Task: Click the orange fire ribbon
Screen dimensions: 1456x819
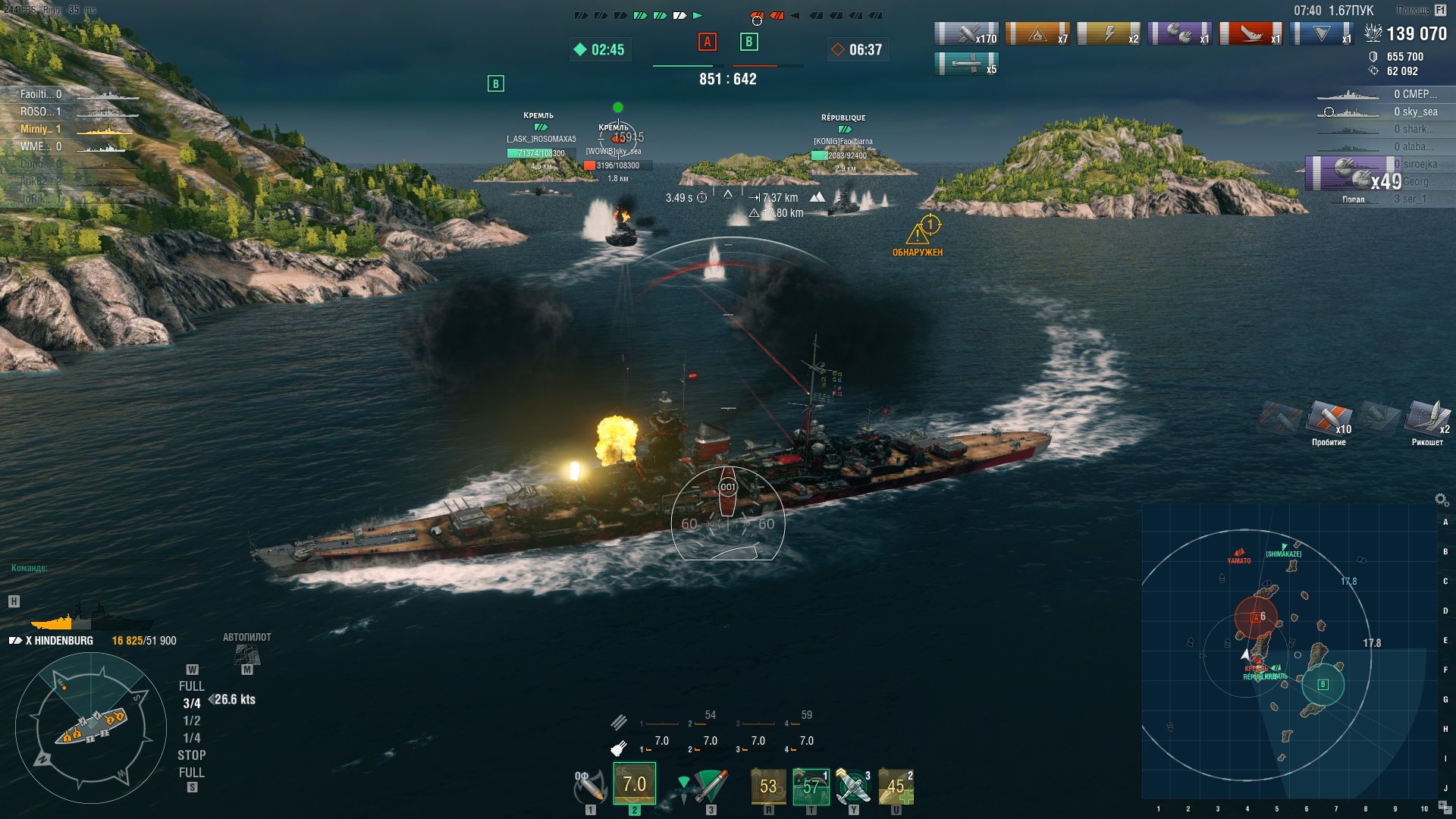Action: pyautogui.click(x=1037, y=34)
